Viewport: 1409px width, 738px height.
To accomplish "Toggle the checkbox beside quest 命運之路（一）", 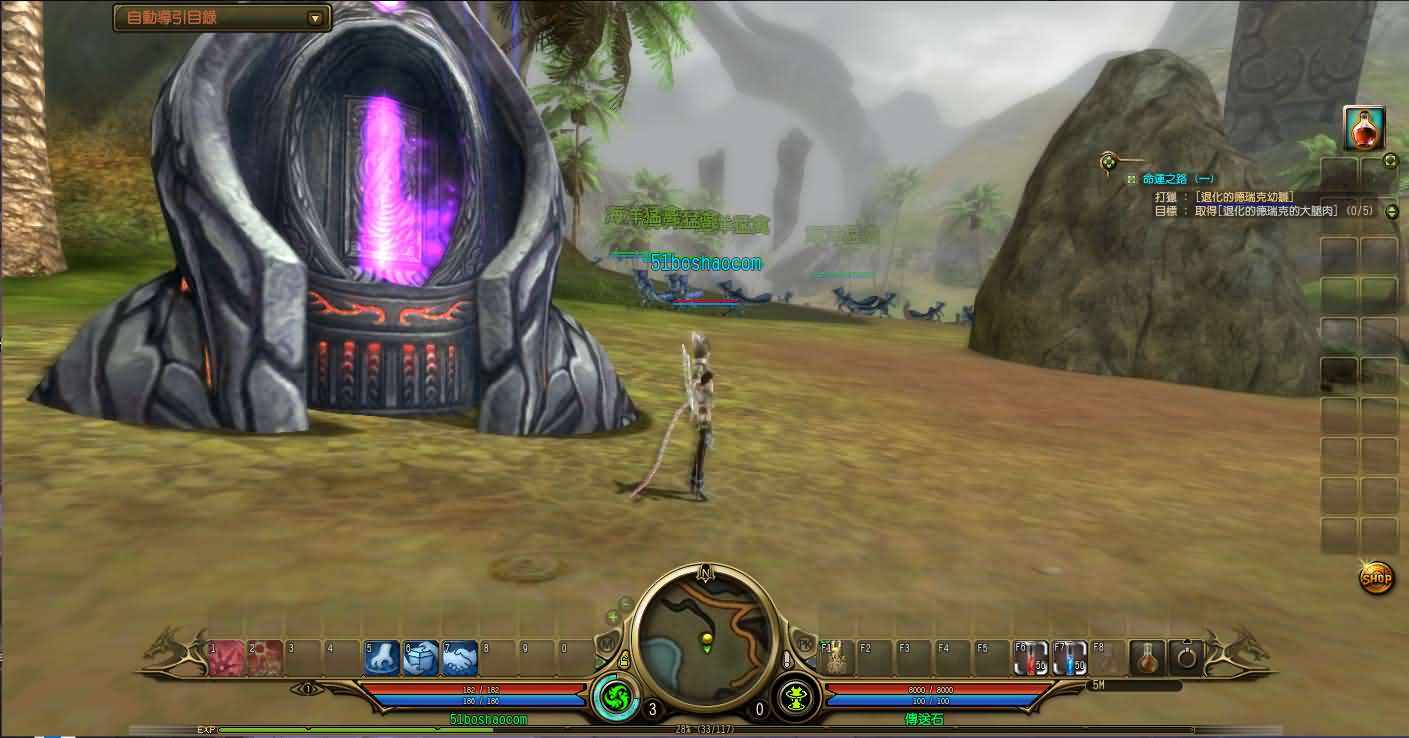I will coord(1131,179).
